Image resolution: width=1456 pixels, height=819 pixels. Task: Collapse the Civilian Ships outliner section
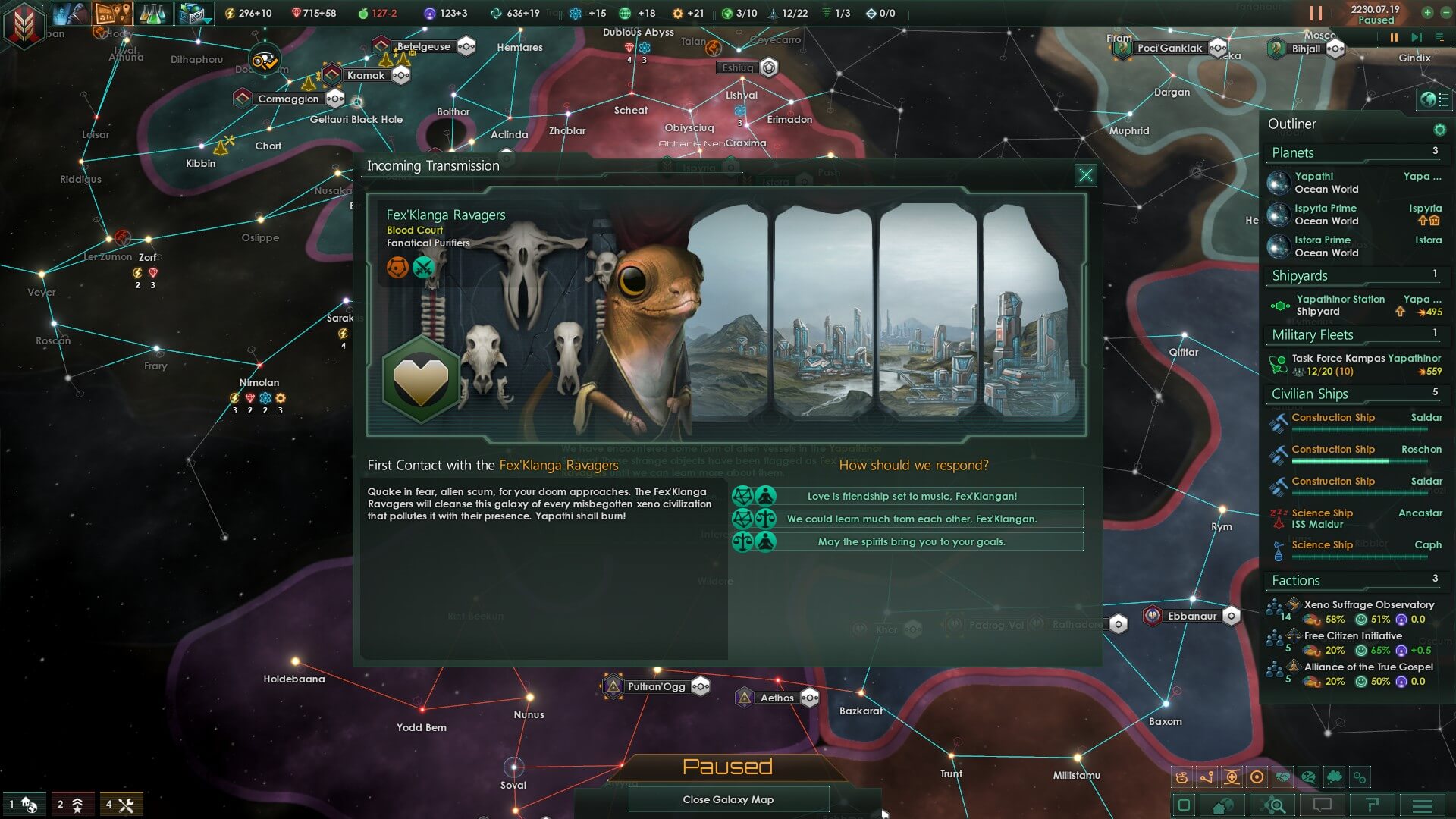click(1354, 394)
